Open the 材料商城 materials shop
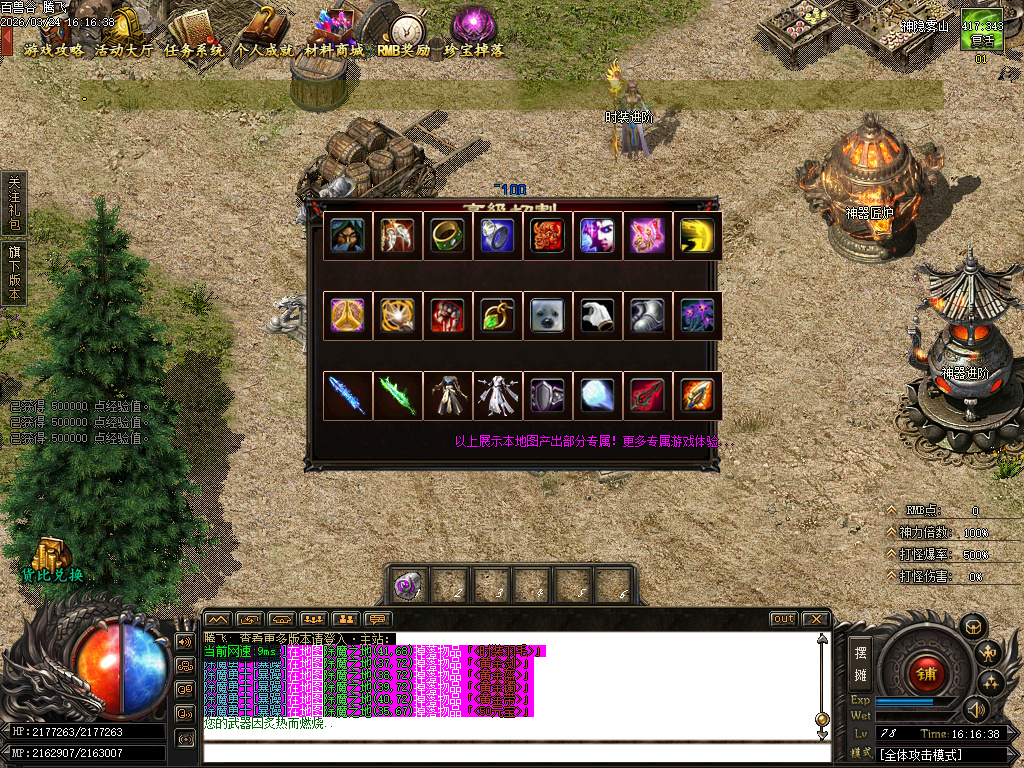This screenshot has width=1024, height=768. 335,49
